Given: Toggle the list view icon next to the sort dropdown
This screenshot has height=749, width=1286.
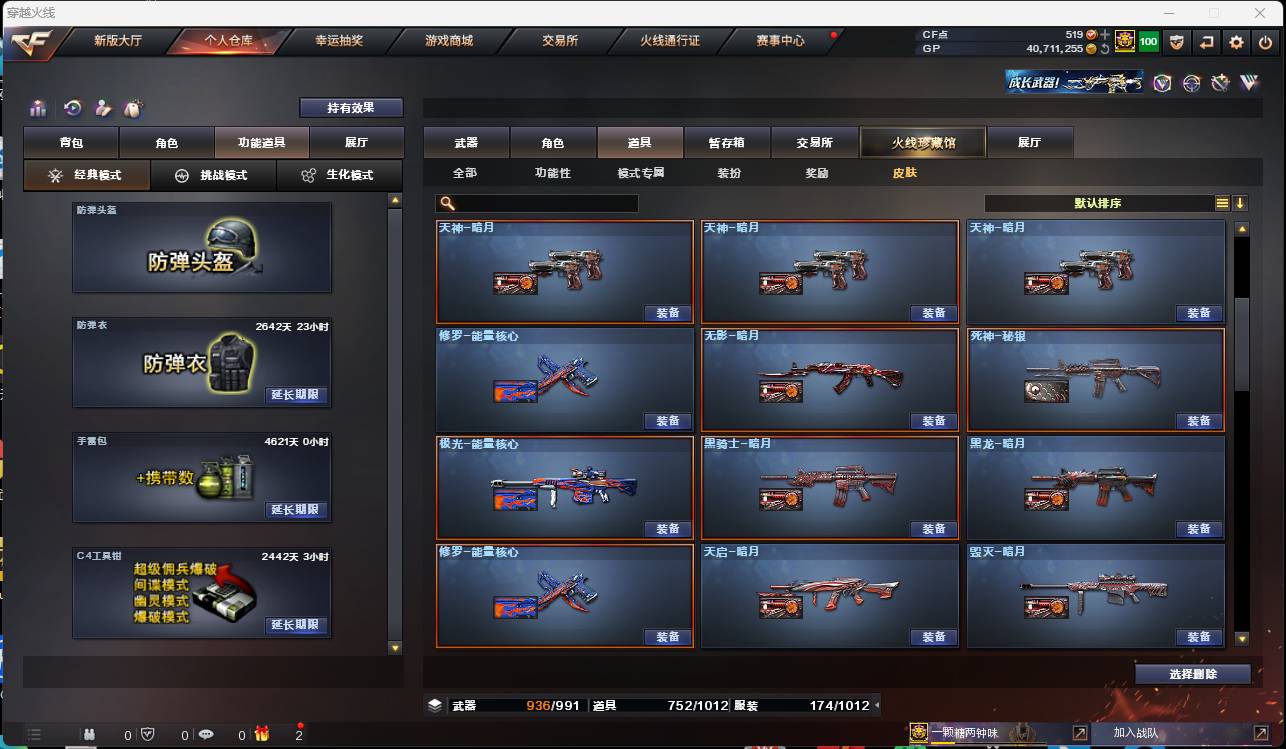Looking at the screenshot, I should 1221,202.
